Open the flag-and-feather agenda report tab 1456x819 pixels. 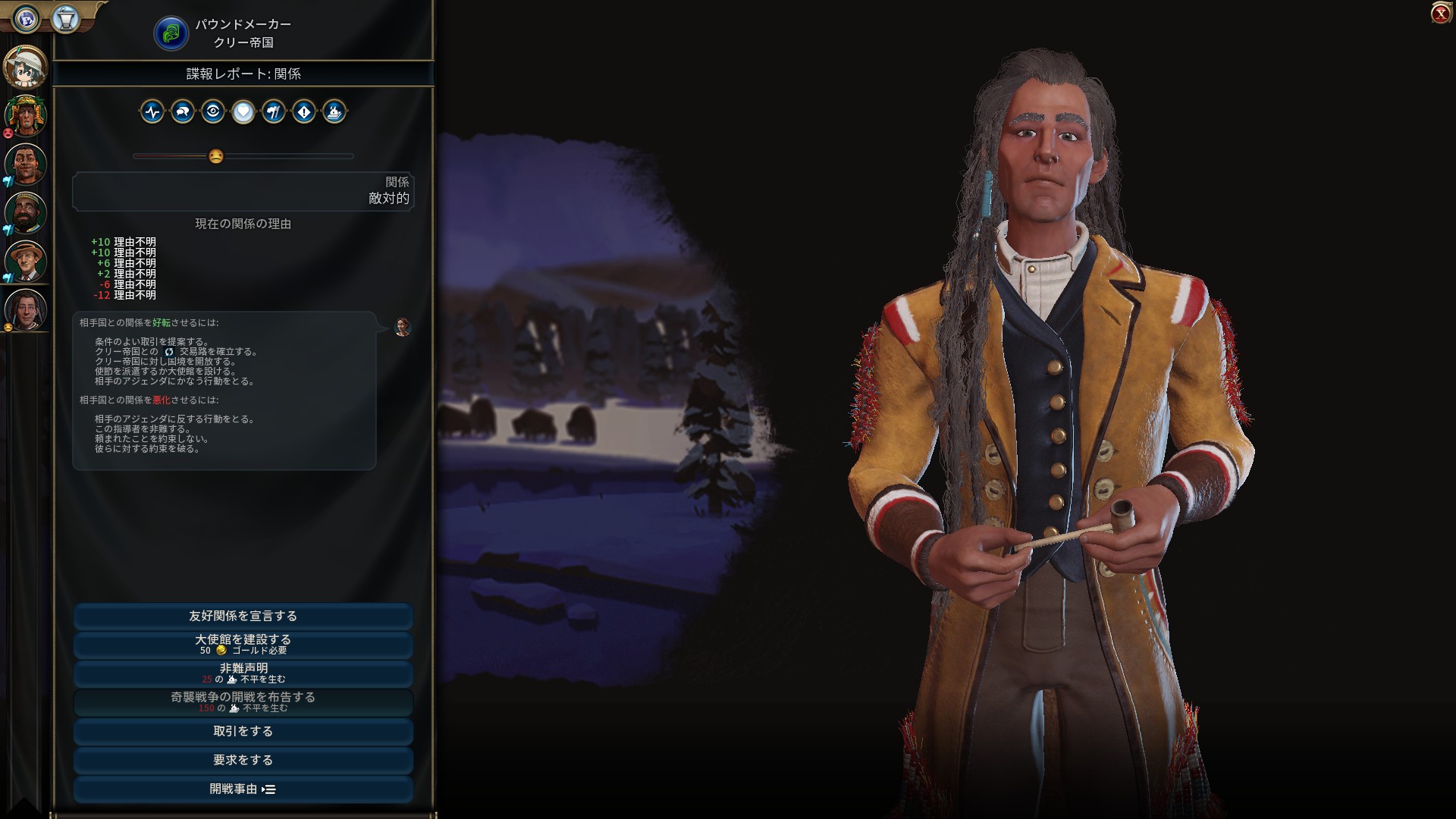(274, 112)
